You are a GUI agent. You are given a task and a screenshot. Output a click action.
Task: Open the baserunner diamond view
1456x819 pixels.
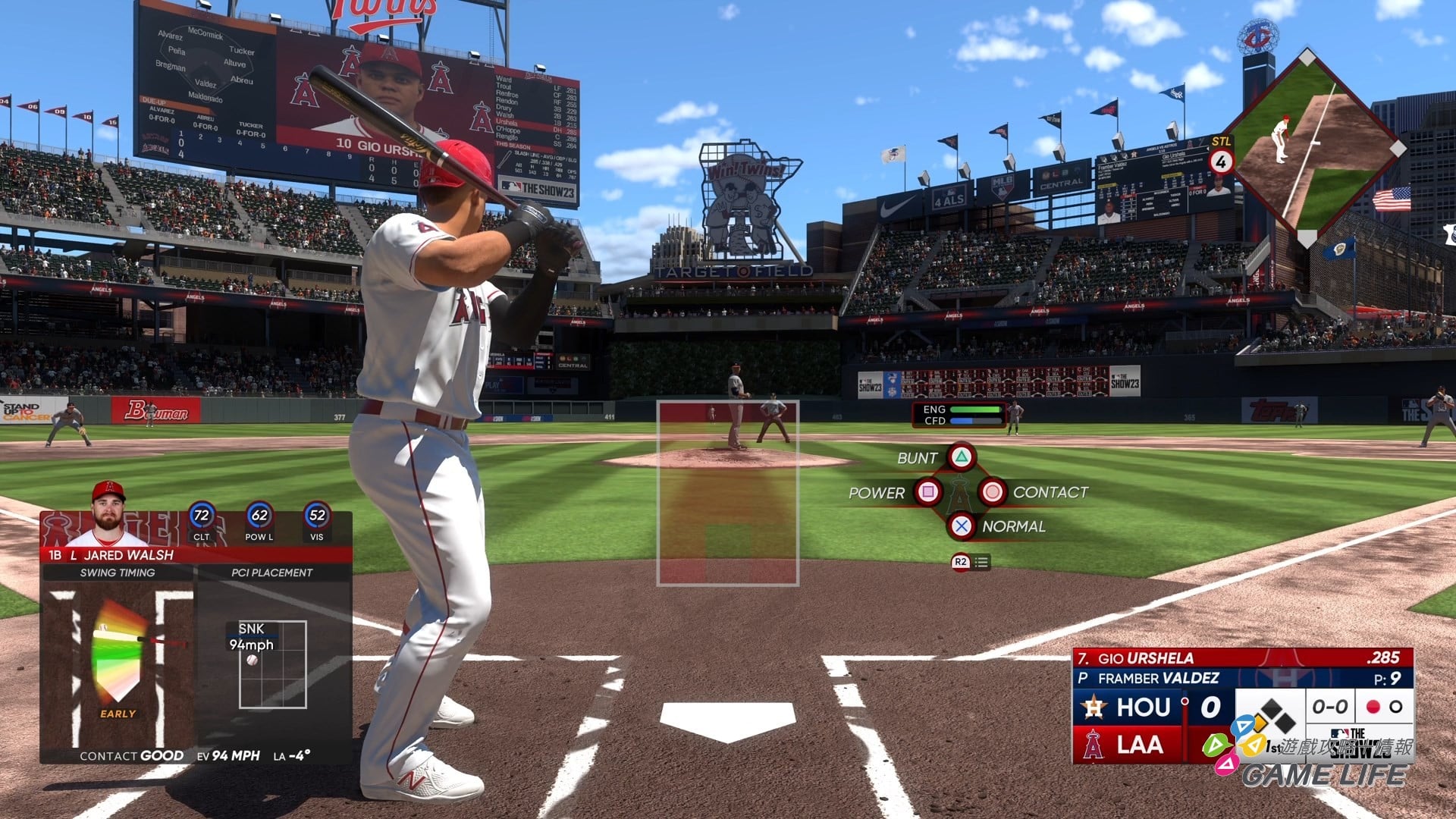coord(1312,148)
